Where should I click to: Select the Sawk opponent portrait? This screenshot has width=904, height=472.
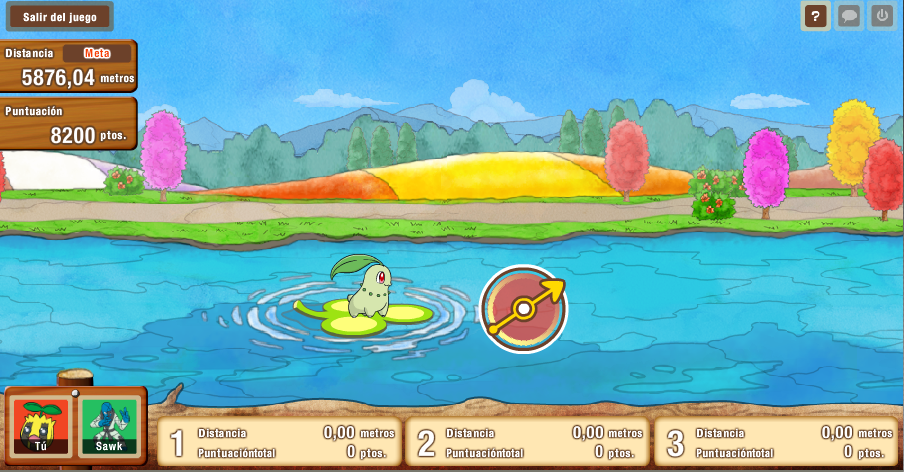pos(108,427)
